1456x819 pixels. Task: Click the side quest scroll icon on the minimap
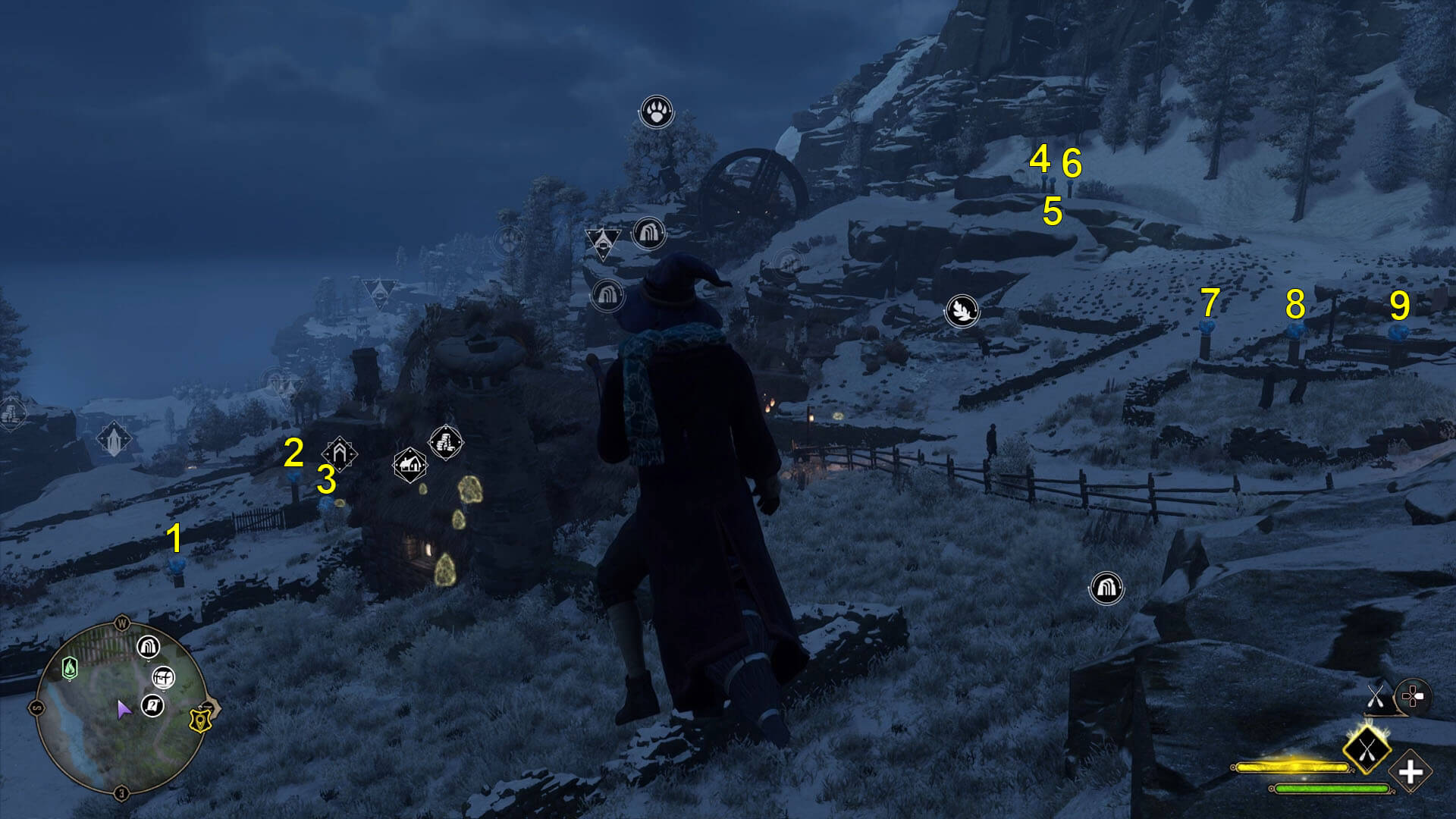coord(153,705)
